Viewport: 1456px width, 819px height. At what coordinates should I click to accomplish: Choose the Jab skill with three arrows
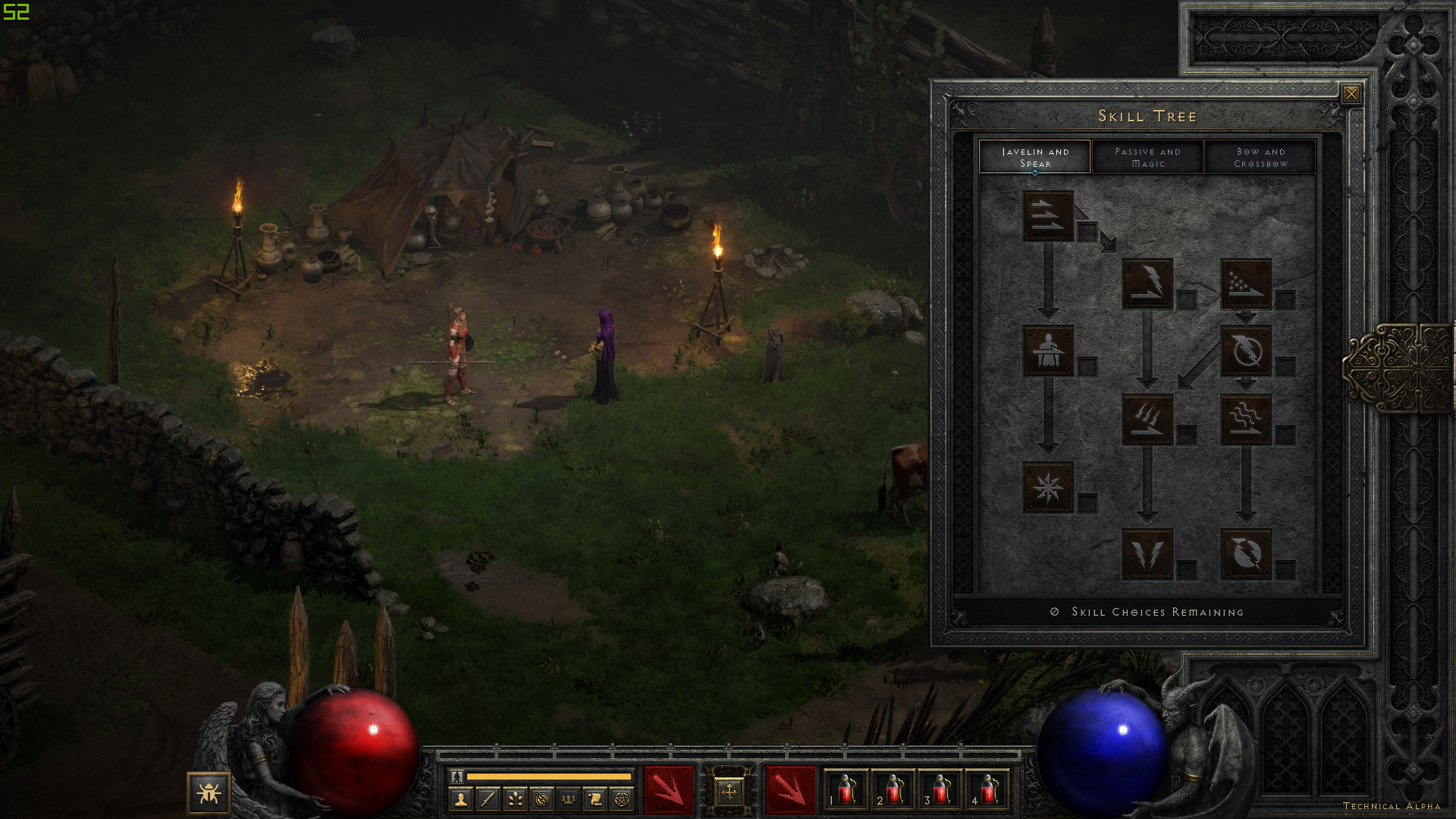click(x=1048, y=216)
